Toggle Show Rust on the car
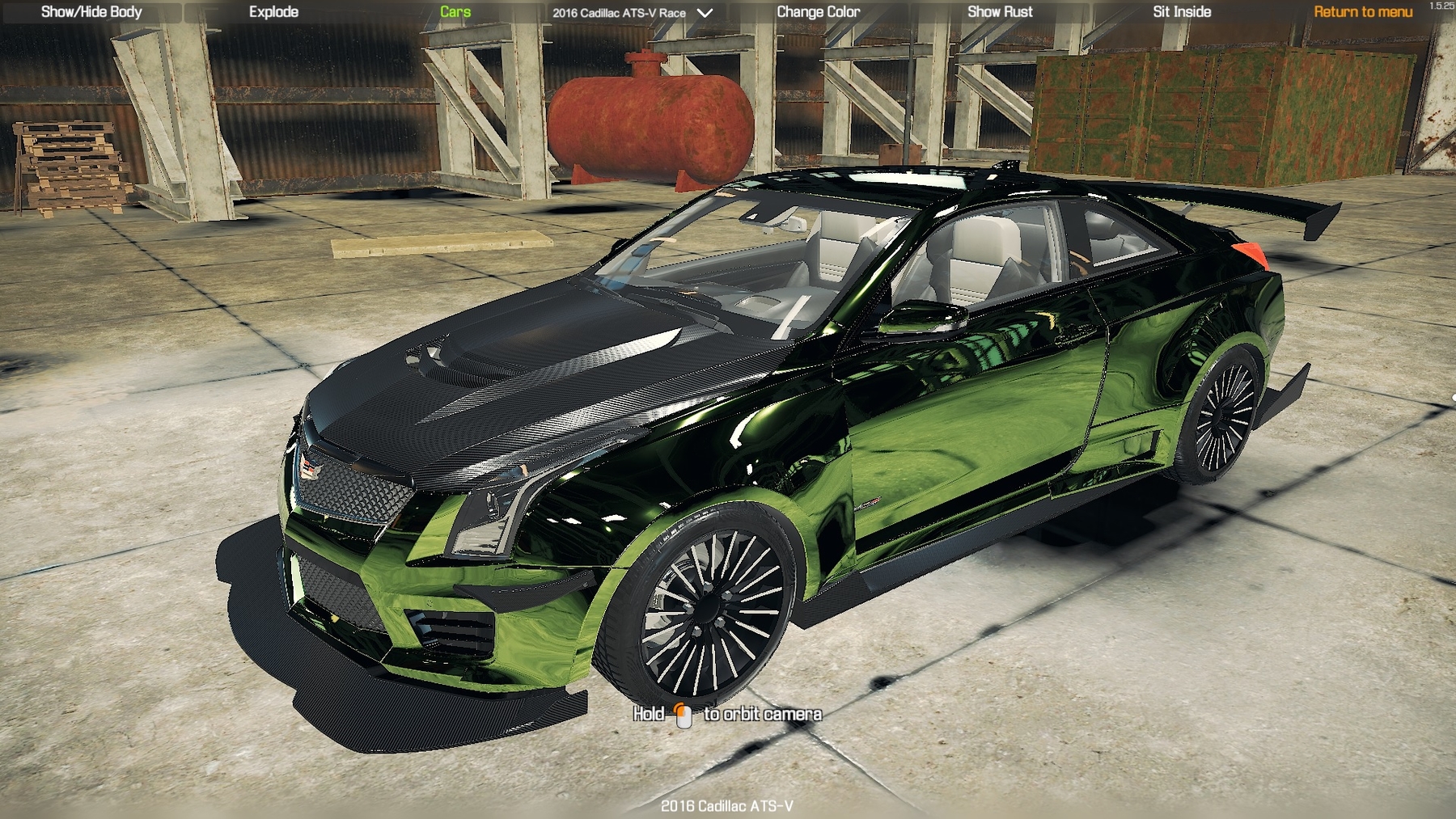This screenshot has width=1456, height=819. [x=1000, y=12]
